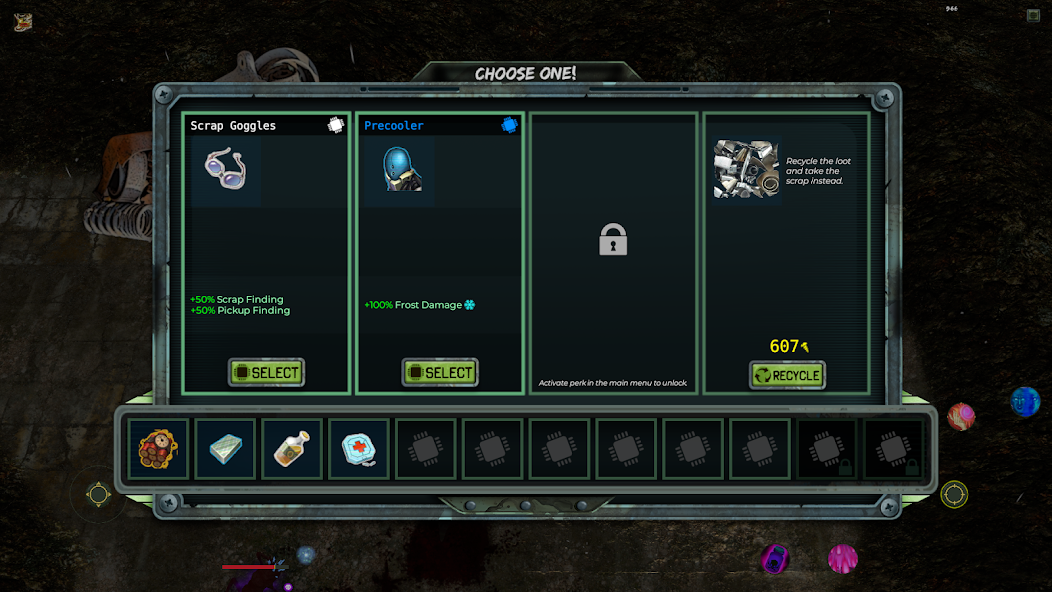1052x592 pixels.
Task: Select the teddy bear inventory item
Action: (x=158, y=448)
